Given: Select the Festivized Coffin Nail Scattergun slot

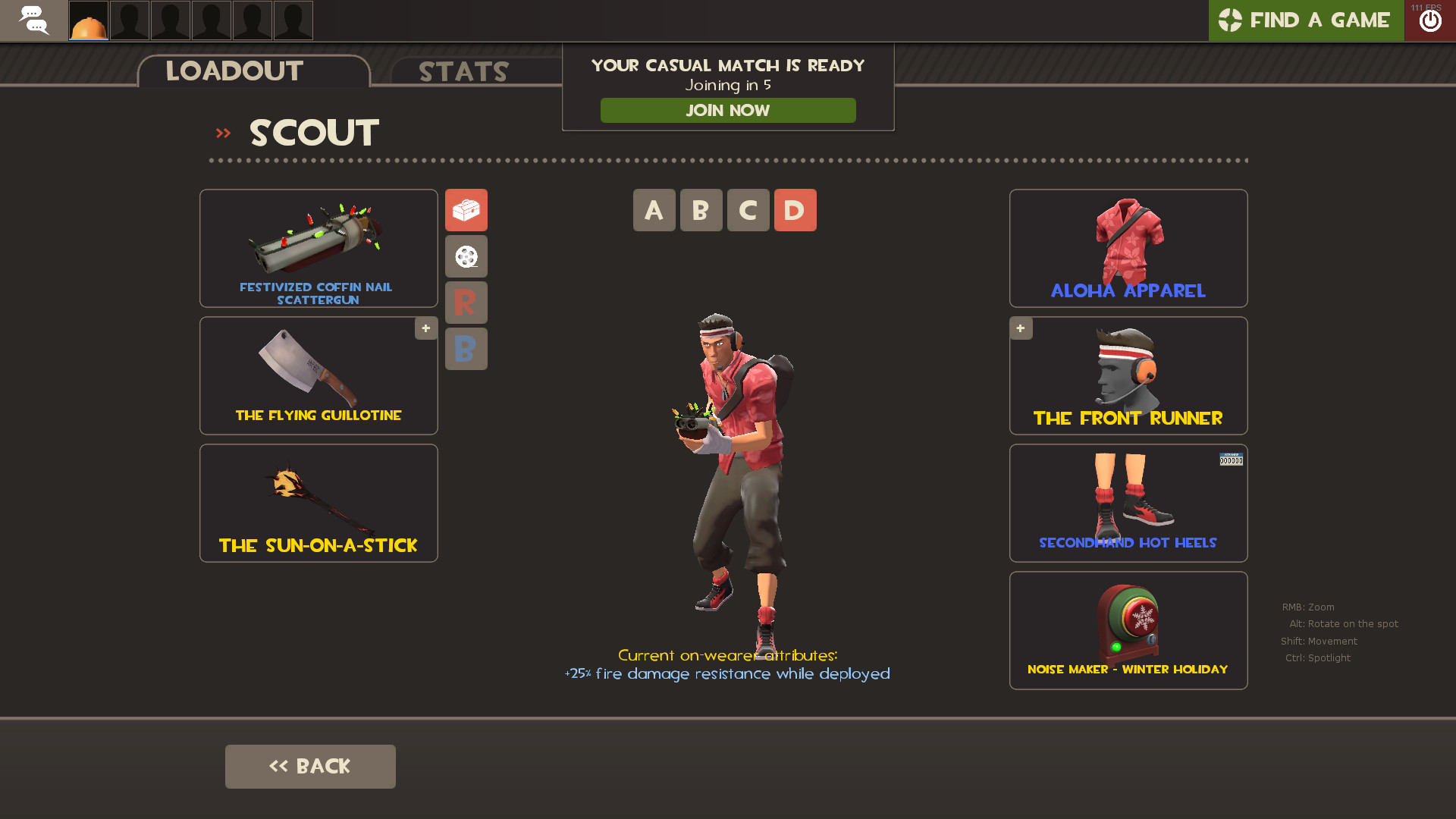Looking at the screenshot, I should 318,248.
